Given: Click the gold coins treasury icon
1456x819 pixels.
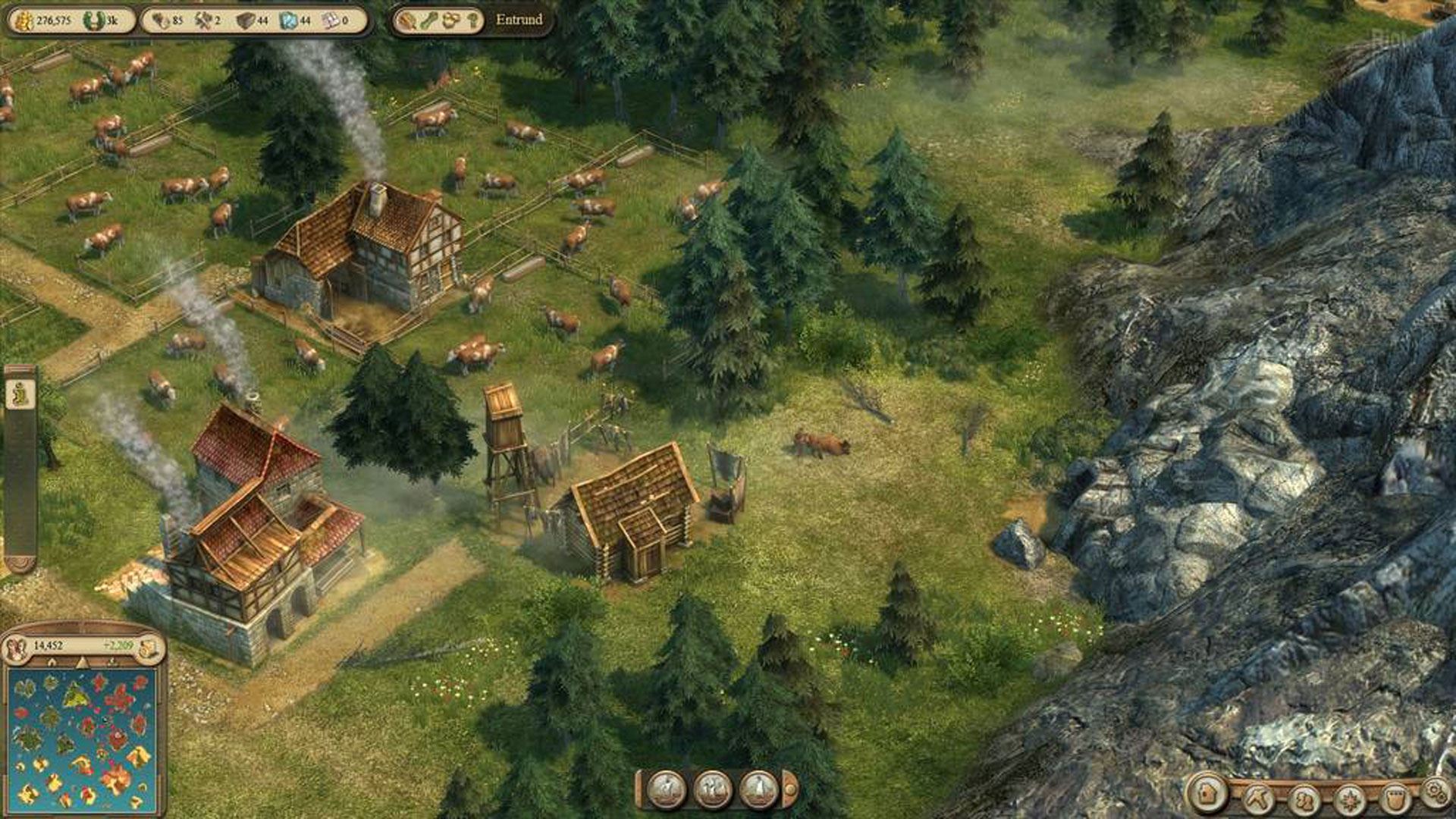Looking at the screenshot, I should tap(24, 20).
